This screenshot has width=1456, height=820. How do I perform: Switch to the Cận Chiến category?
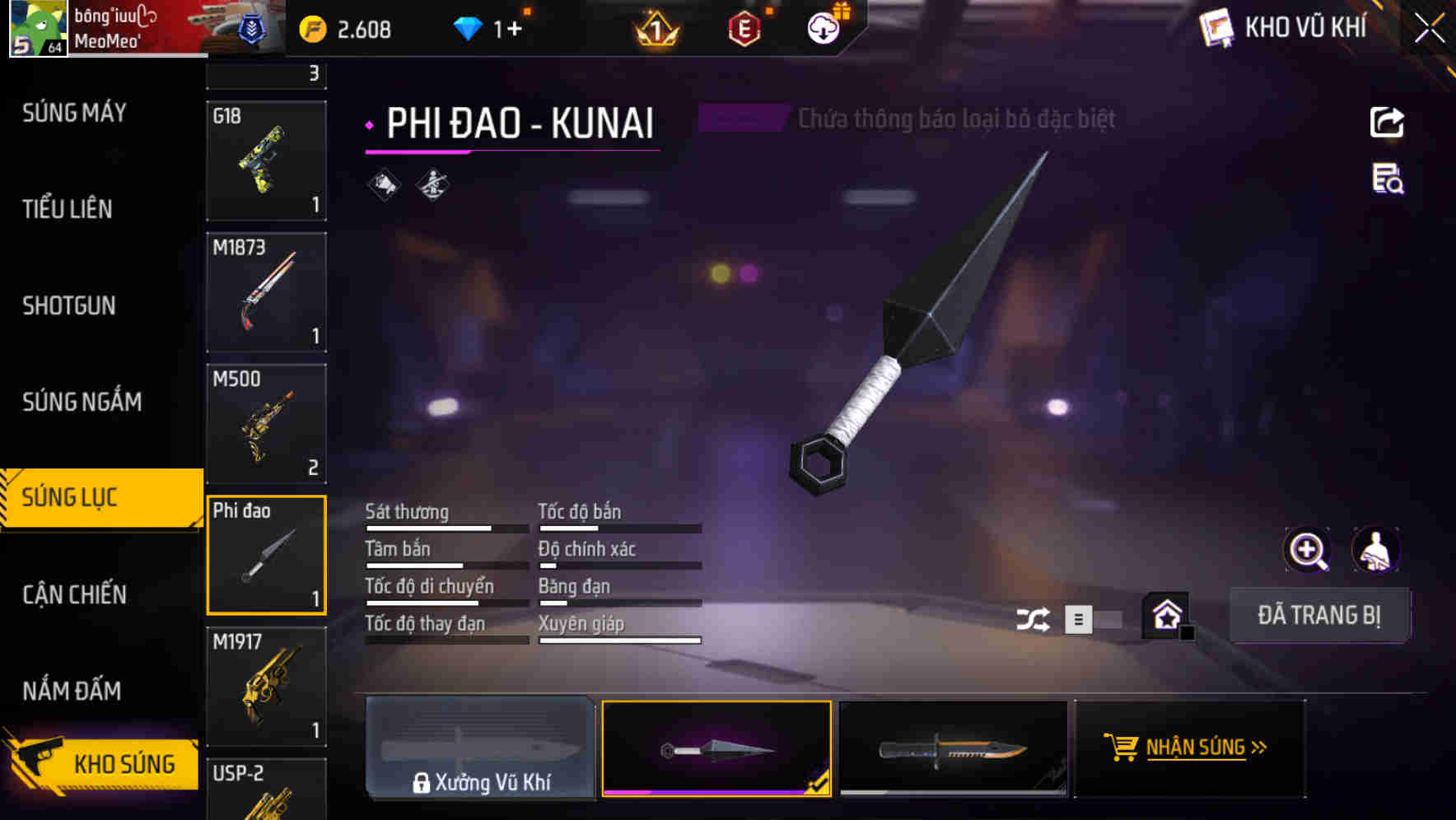coord(73,594)
